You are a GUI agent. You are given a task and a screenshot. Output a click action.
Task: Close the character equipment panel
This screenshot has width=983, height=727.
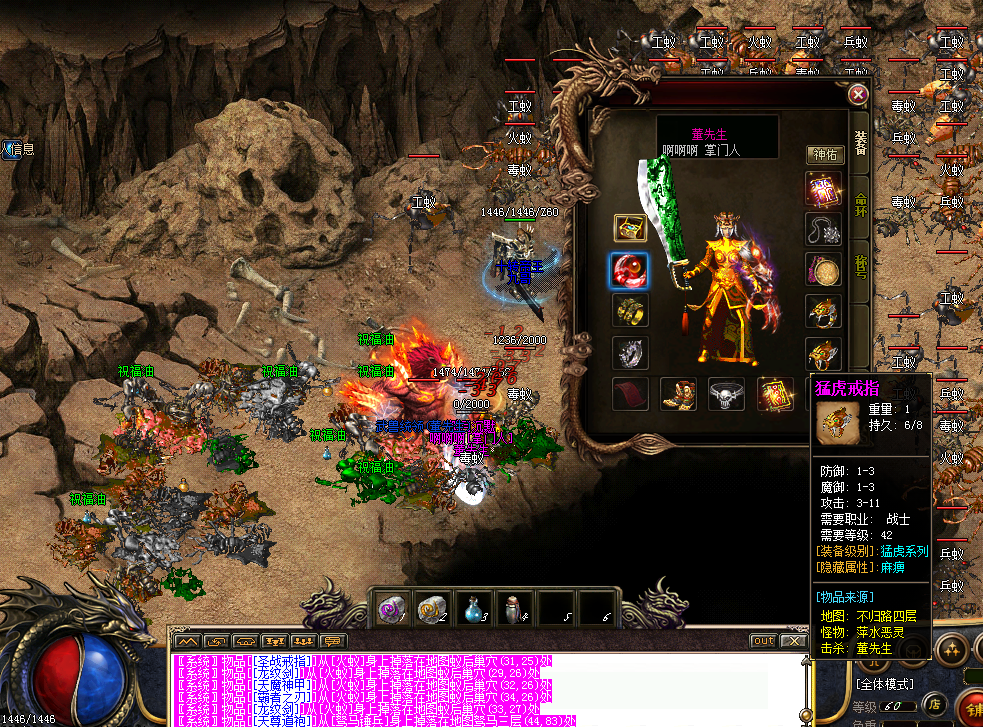coord(857,95)
